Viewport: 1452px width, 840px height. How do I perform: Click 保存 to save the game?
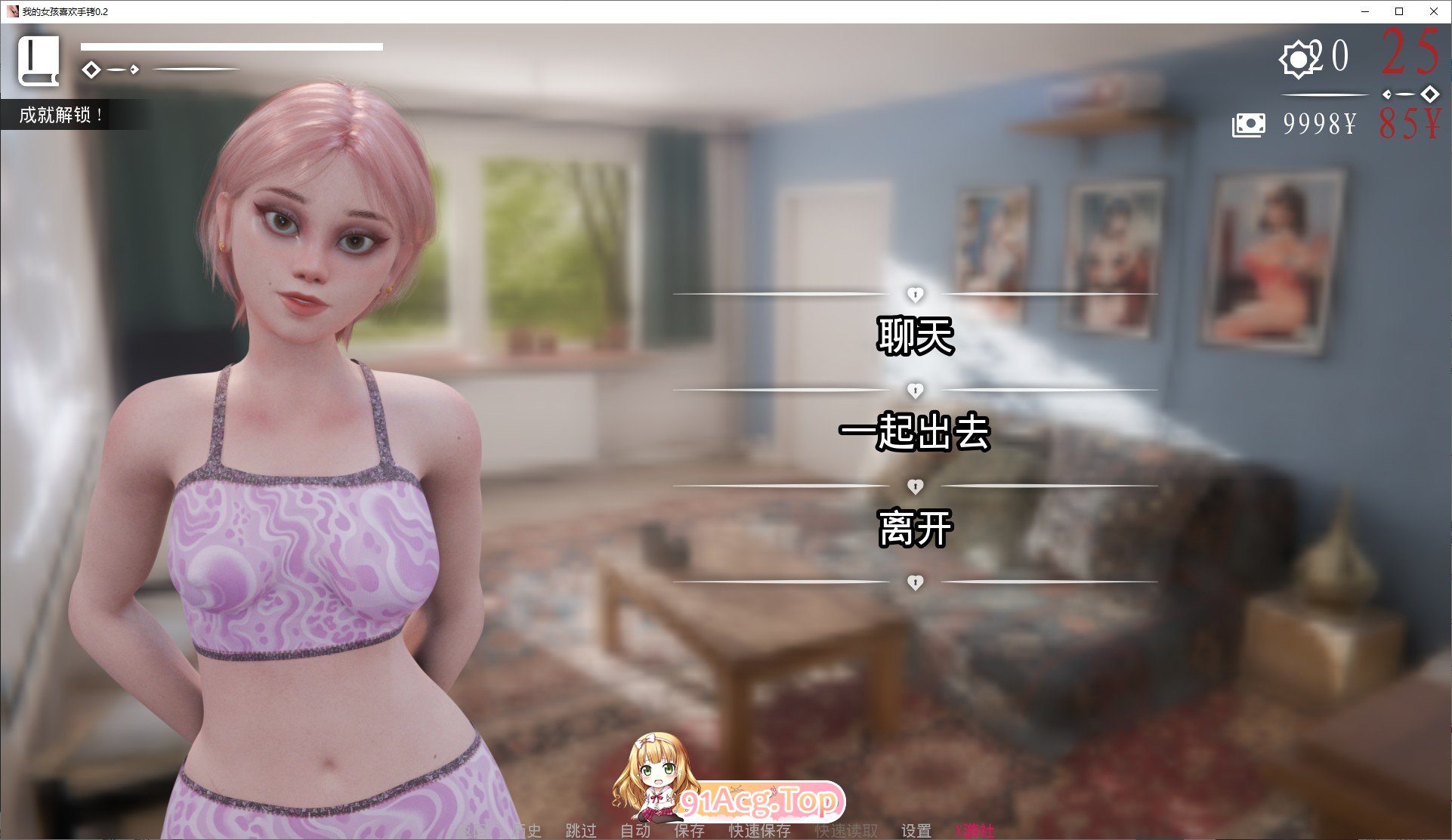[688, 831]
